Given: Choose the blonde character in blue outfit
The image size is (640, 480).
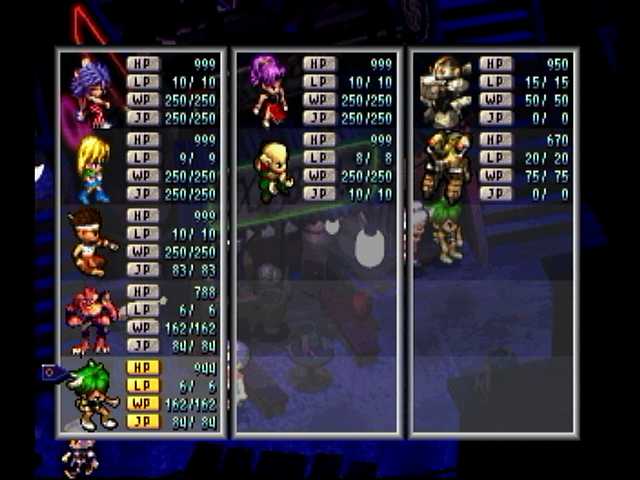Looking at the screenshot, I should [x=92, y=167].
